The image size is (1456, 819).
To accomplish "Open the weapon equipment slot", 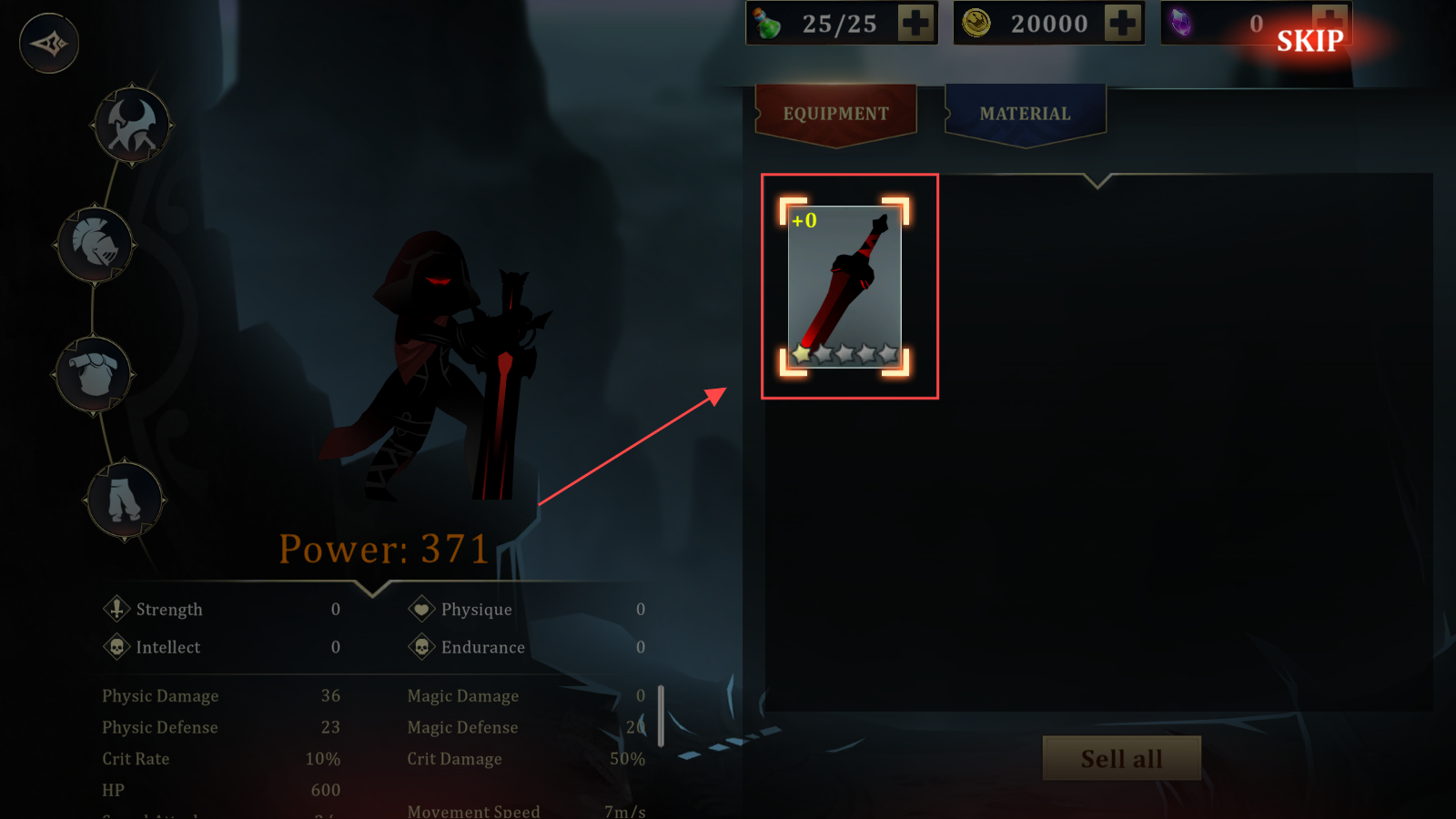I will click(133, 126).
